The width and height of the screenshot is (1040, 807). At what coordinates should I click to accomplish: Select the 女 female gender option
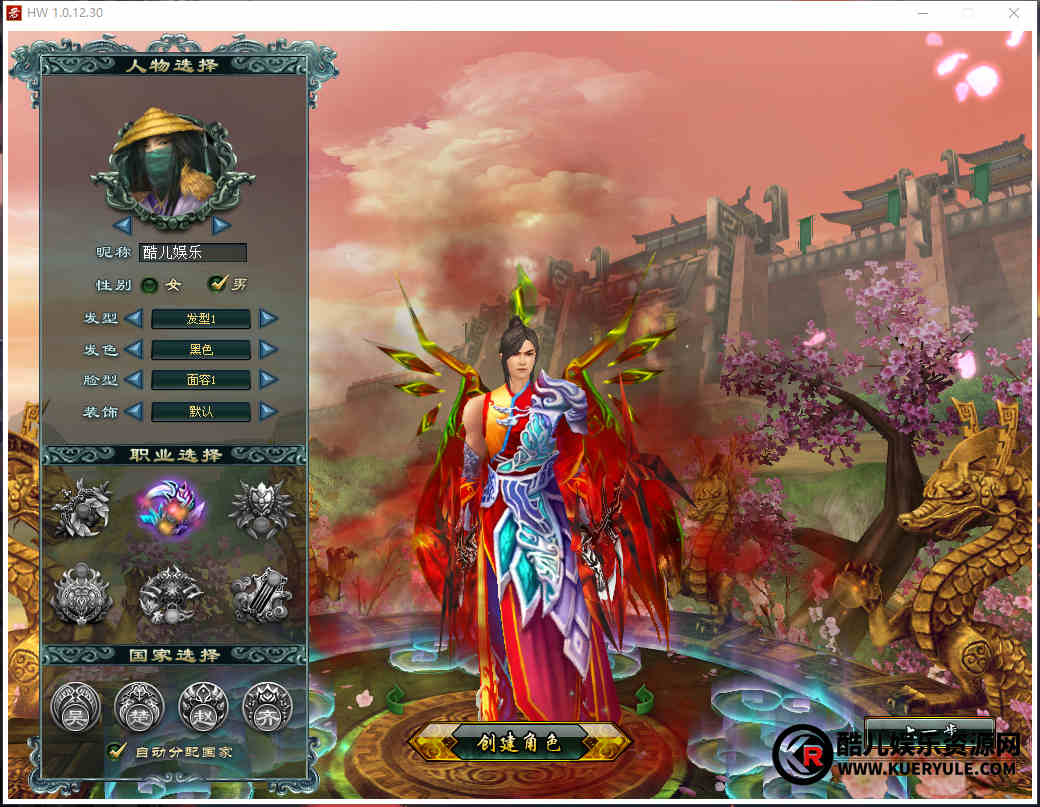click(x=150, y=285)
